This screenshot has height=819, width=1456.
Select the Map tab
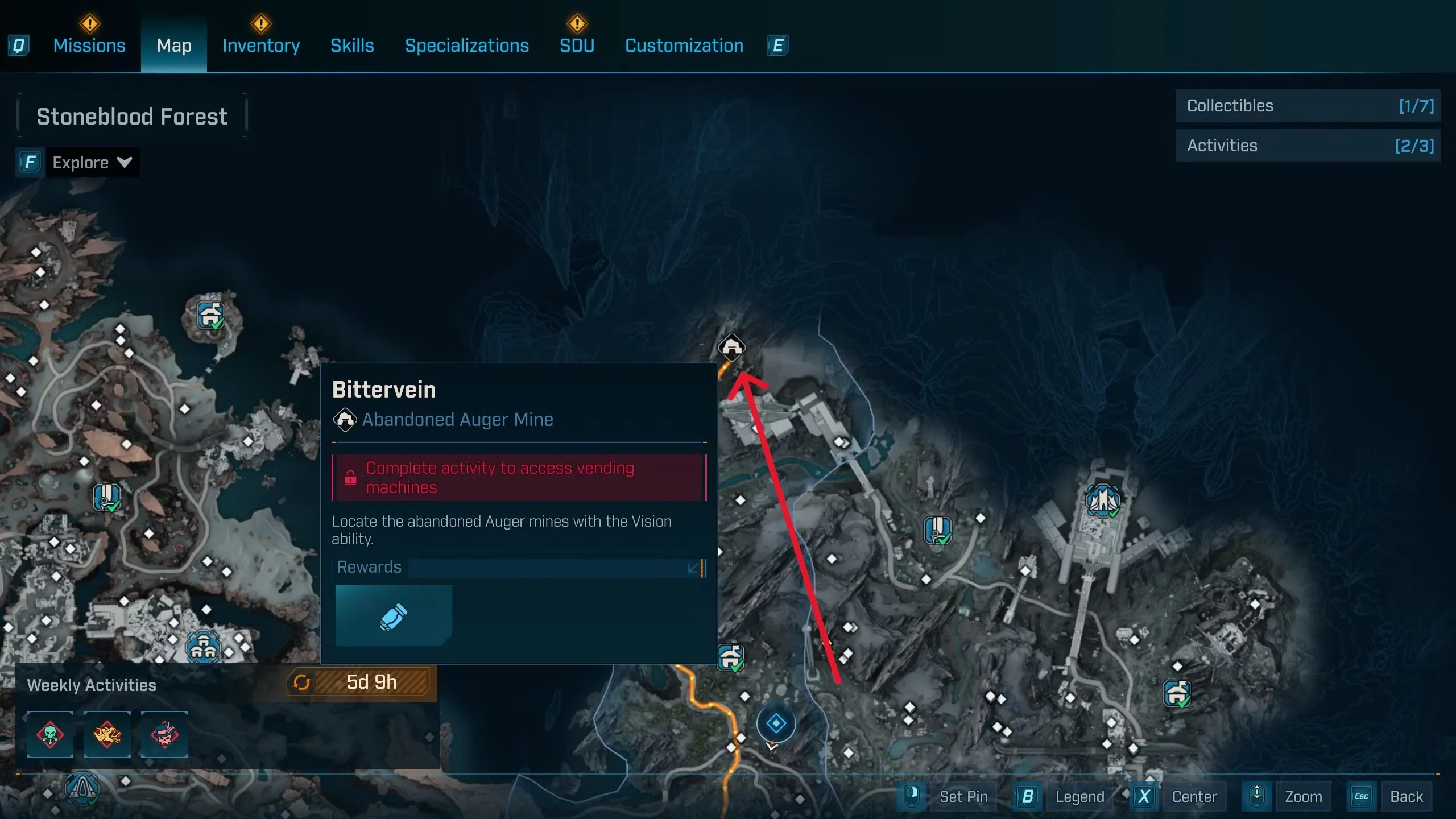174,45
